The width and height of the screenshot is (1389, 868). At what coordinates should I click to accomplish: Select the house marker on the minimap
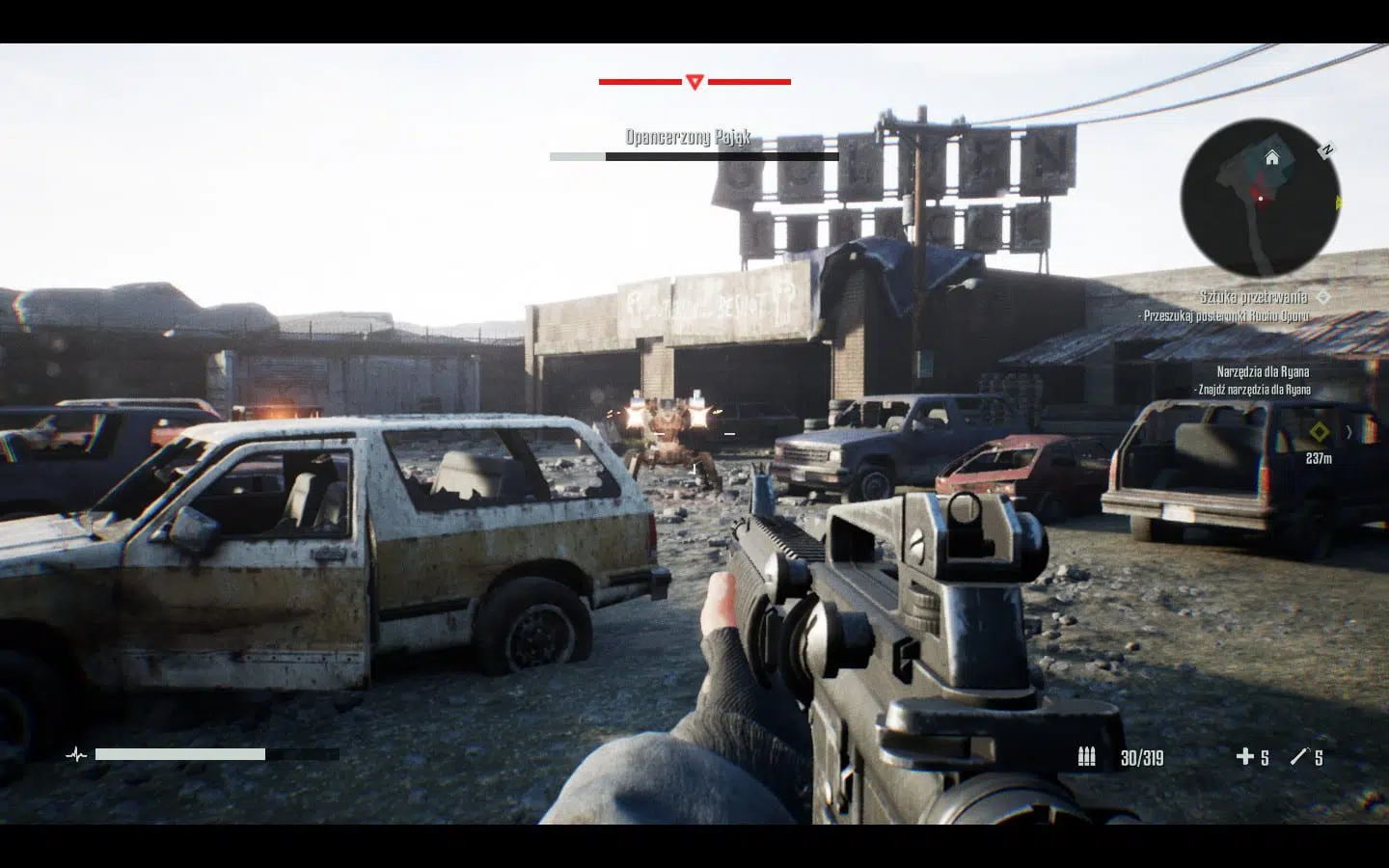coord(1272,157)
